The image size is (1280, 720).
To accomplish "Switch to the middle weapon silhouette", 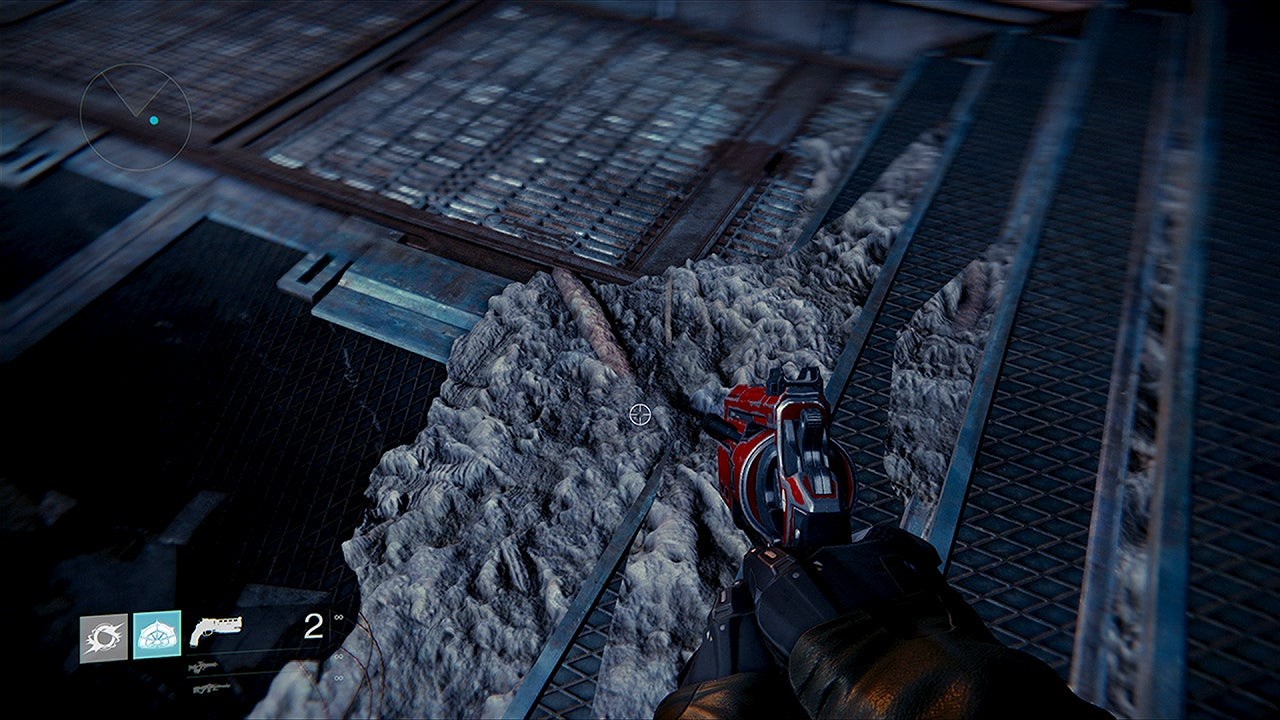I will coord(203,666).
